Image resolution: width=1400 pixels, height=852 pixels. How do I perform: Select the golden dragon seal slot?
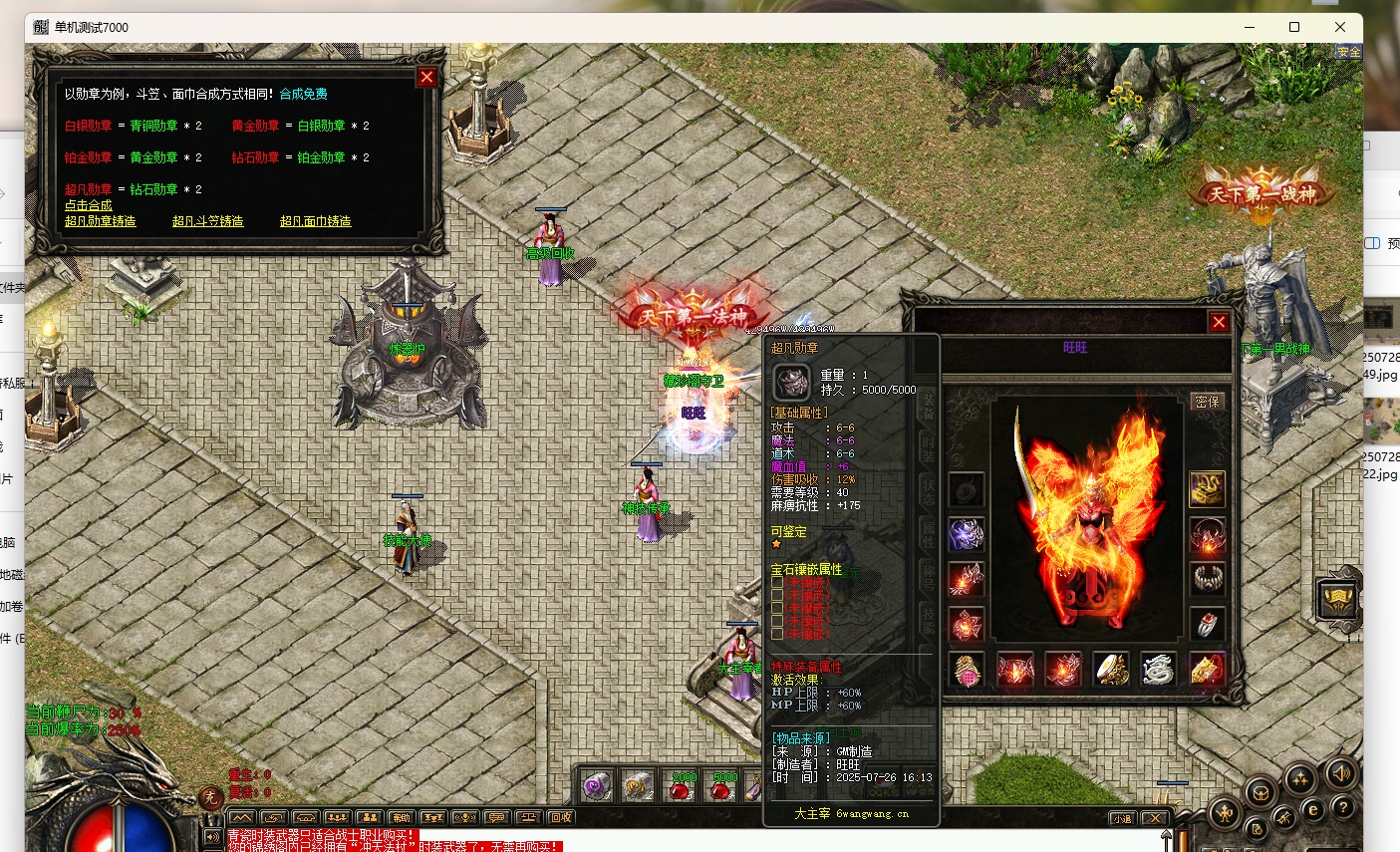point(1207,488)
